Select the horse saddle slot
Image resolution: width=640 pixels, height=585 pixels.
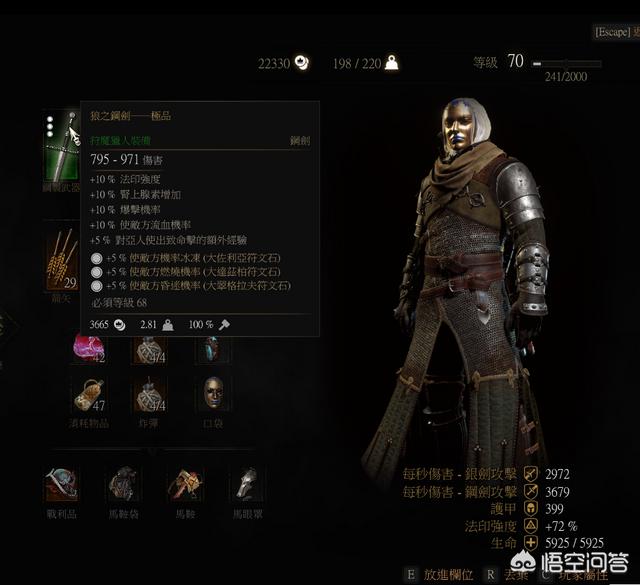185,484
